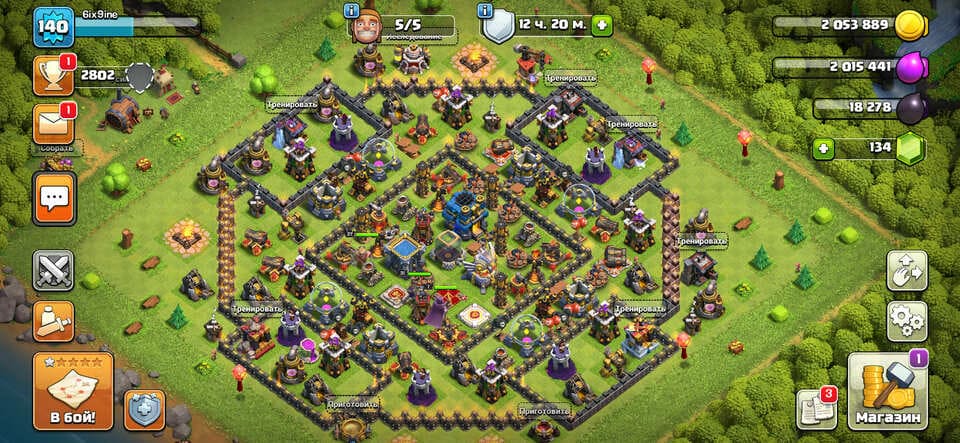960x443 pixels.
Task: Show shield info via the blue i icon
Action: pos(486,11)
